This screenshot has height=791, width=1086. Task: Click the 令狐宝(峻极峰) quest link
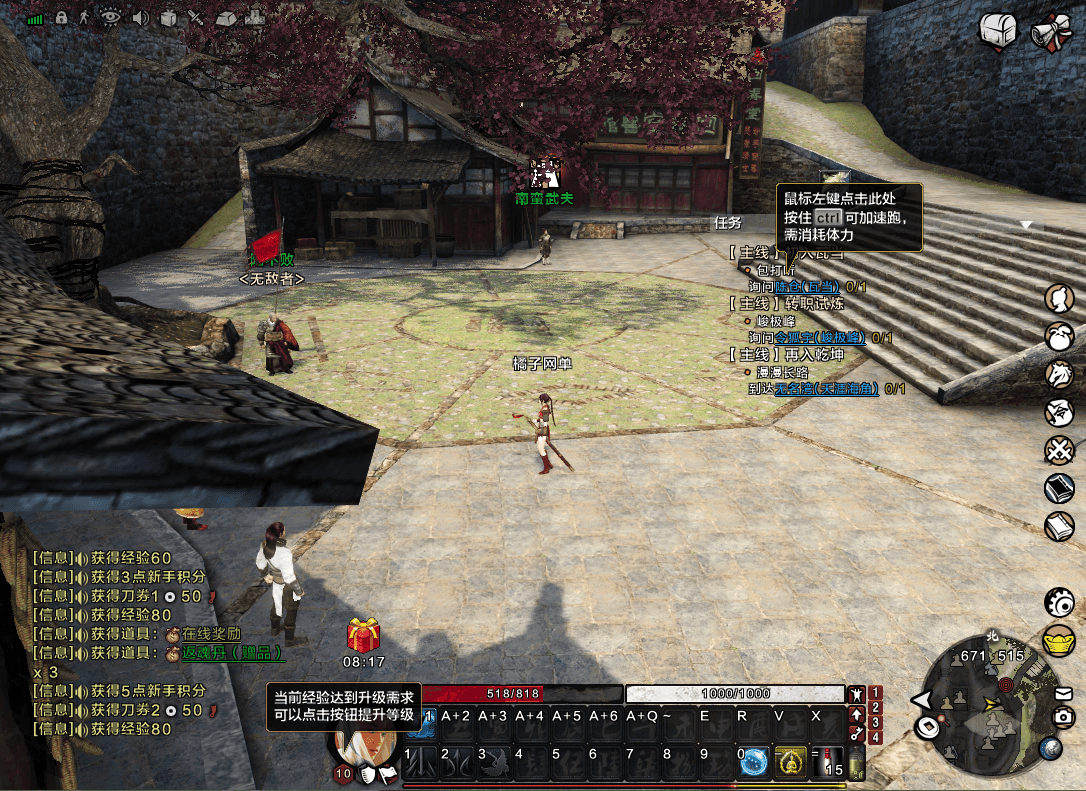[820, 337]
